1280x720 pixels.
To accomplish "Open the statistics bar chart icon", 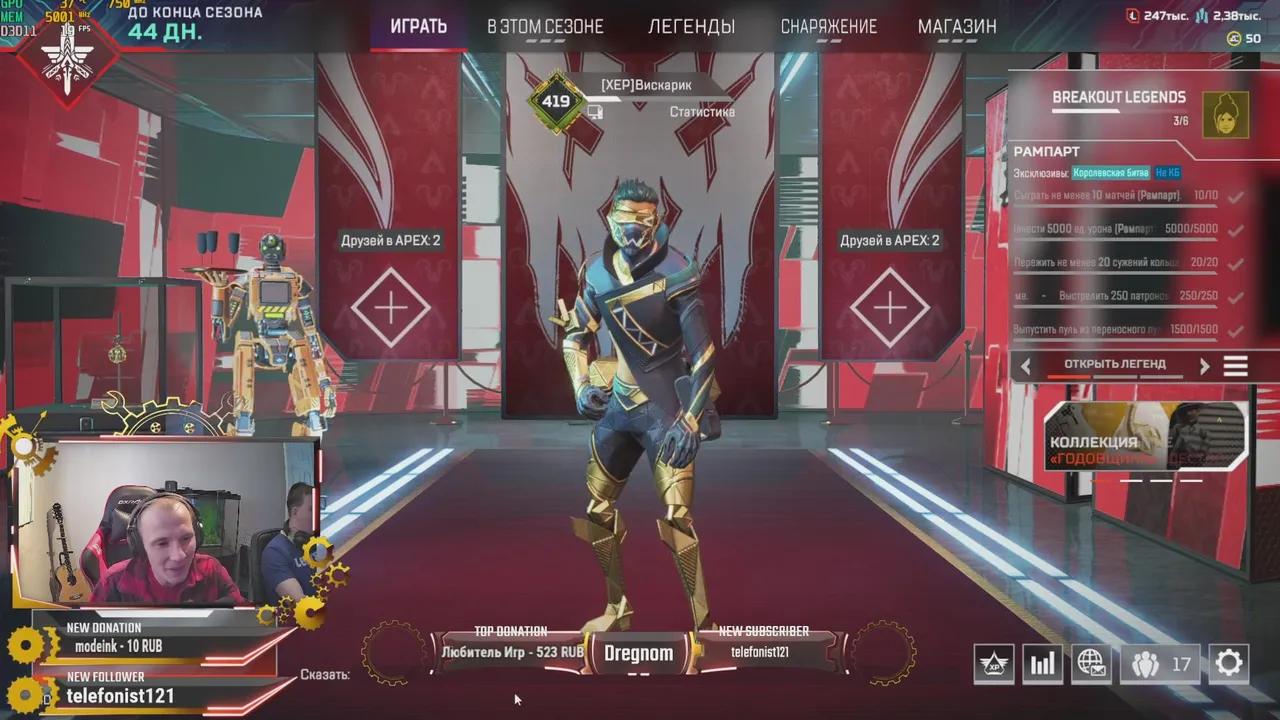I will 1042,663.
